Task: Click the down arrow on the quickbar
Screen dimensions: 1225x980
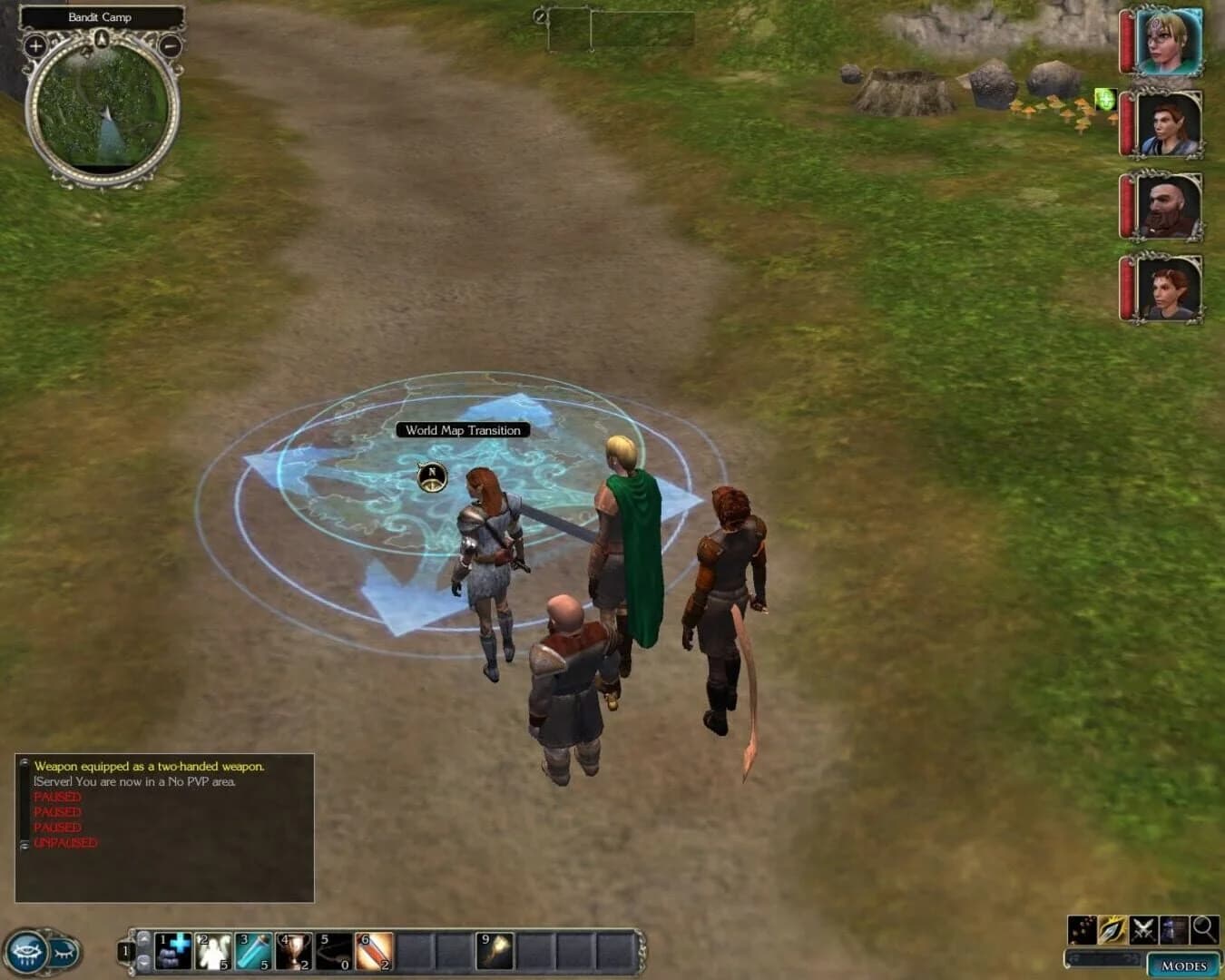Action: click(x=144, y=962)
